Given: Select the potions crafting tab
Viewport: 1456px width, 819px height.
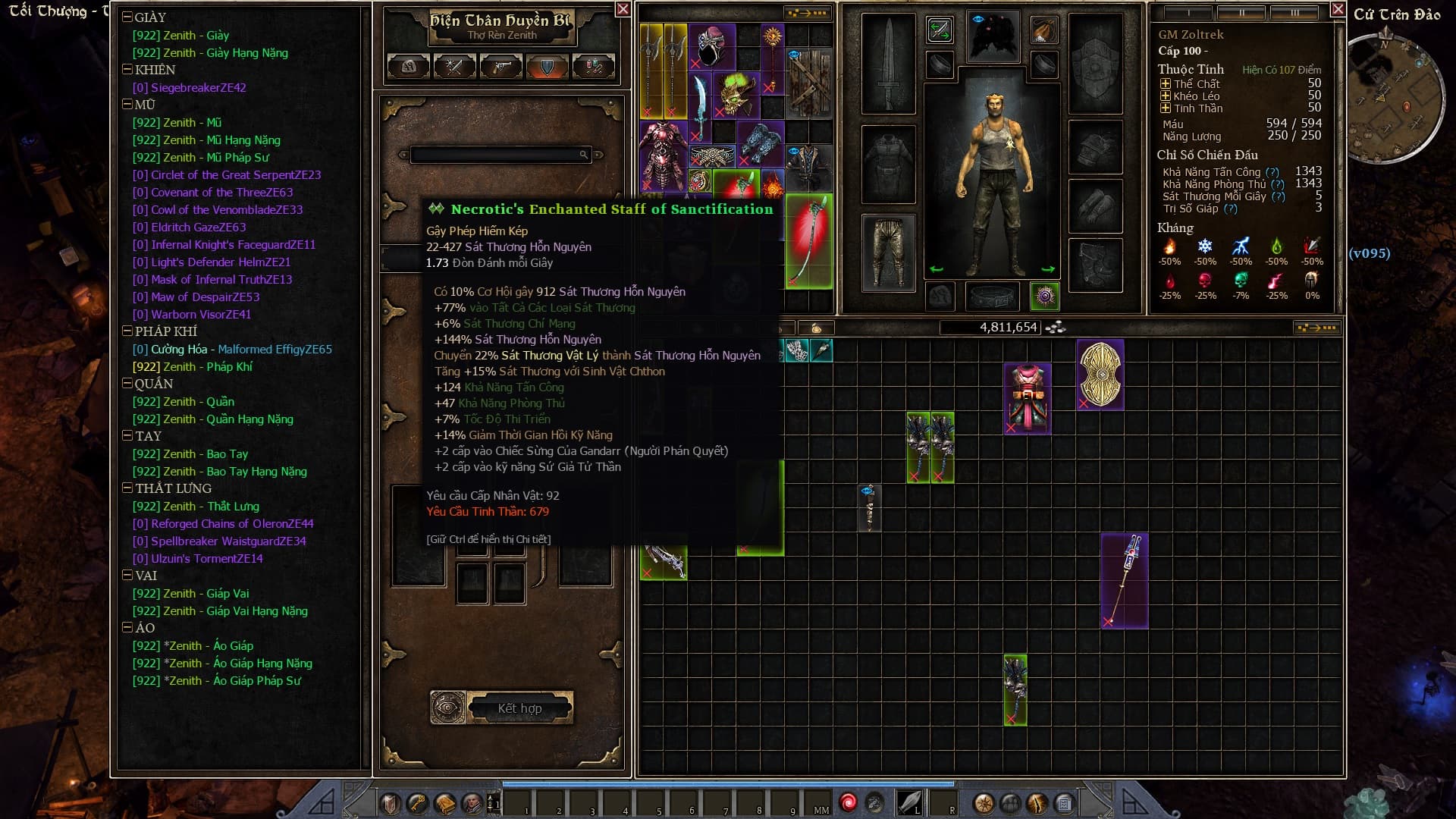Looking at the screenshot, I should coord(593,67).
